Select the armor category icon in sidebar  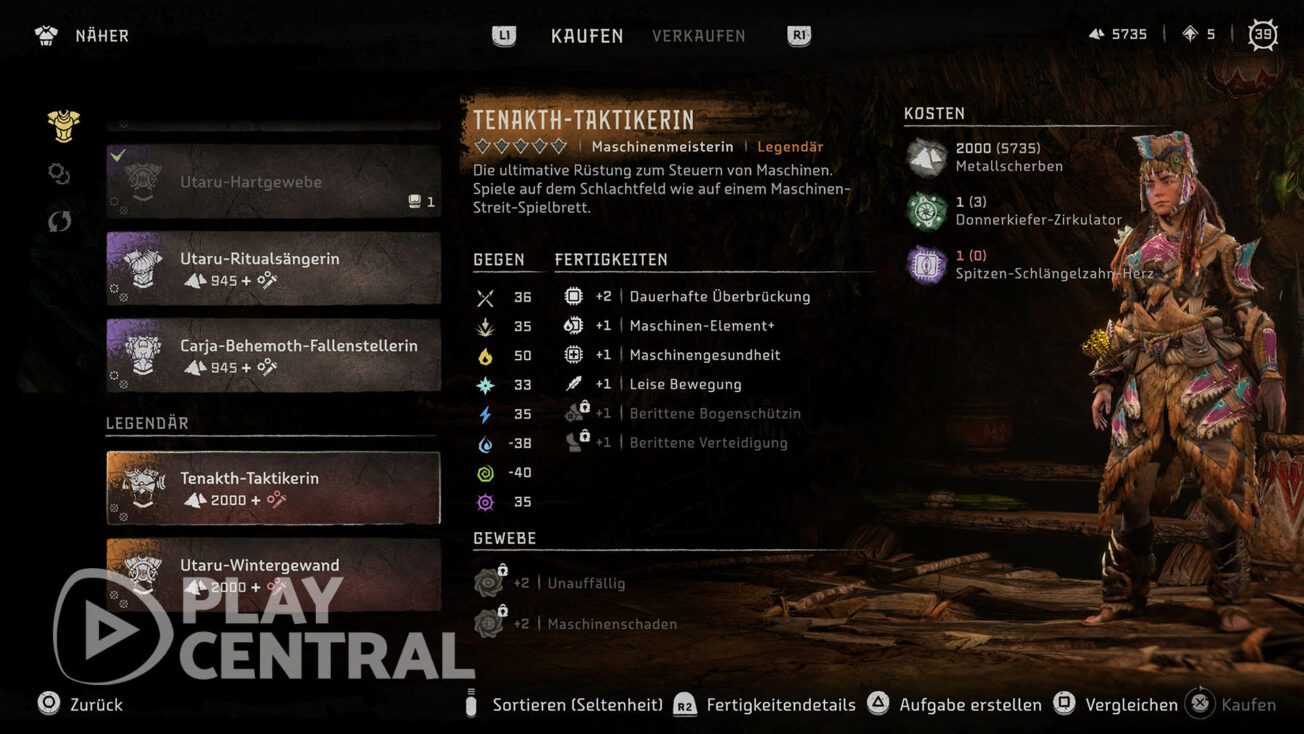click(x=61, y=124)
